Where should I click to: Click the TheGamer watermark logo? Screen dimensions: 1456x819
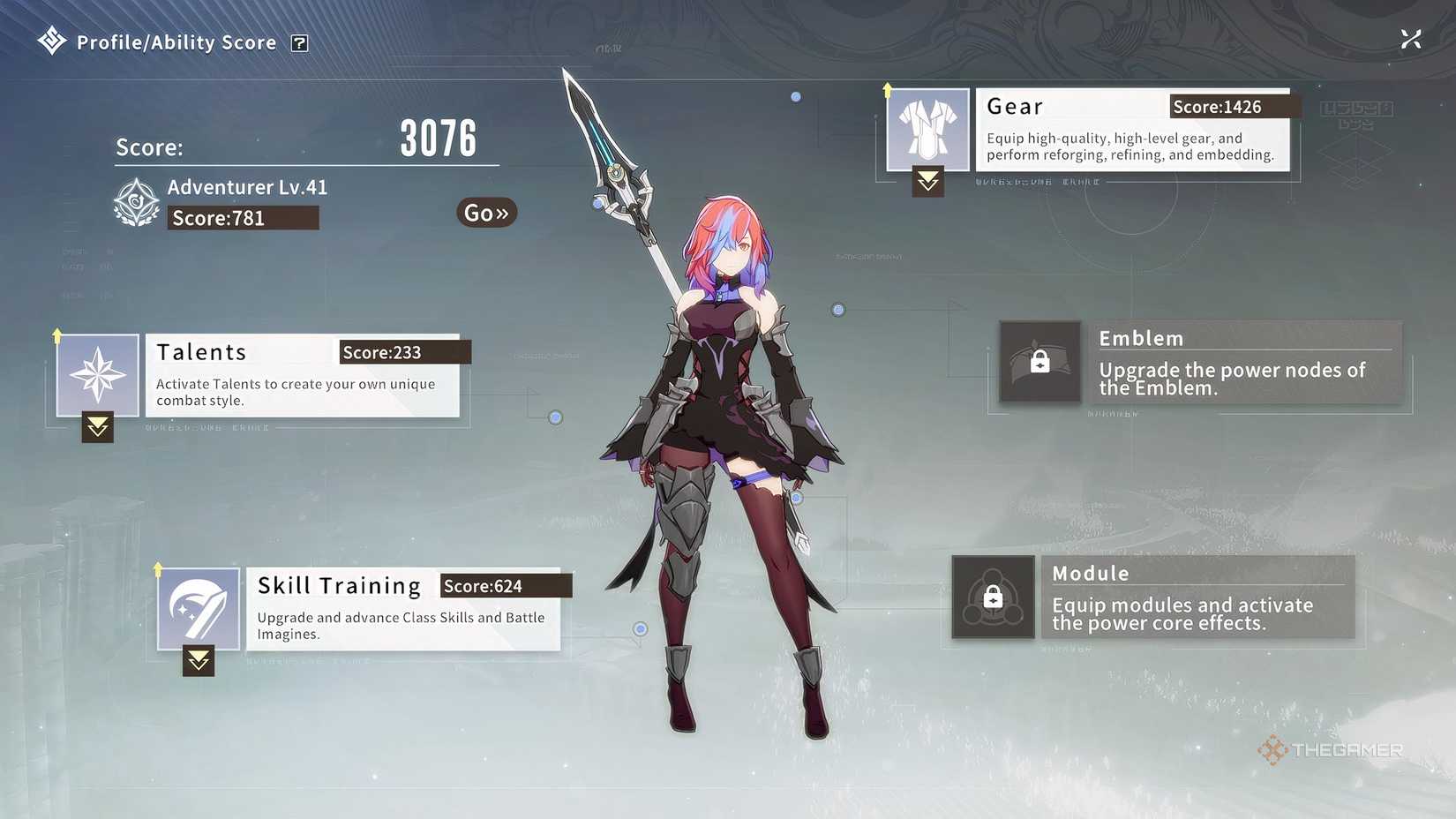(1331, 751)
